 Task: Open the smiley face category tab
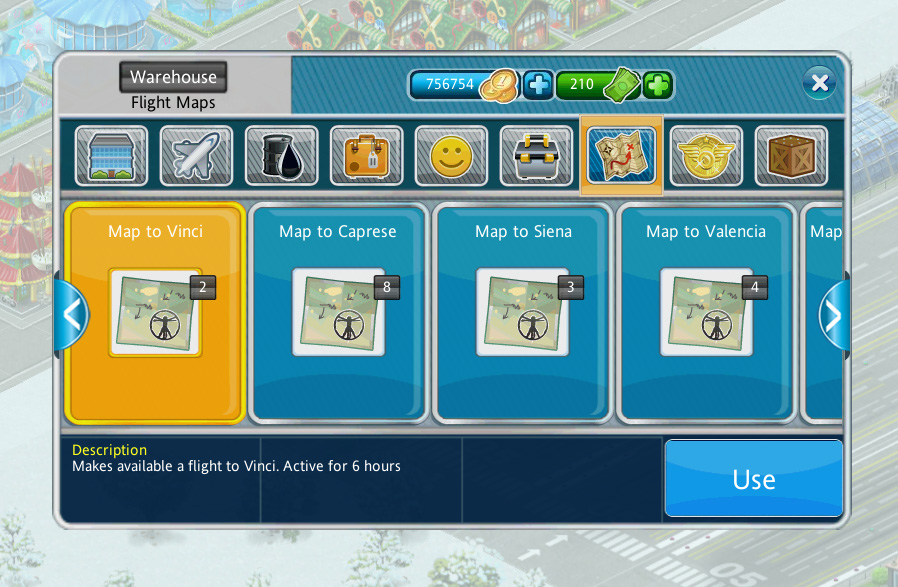[x=451, y=156]
